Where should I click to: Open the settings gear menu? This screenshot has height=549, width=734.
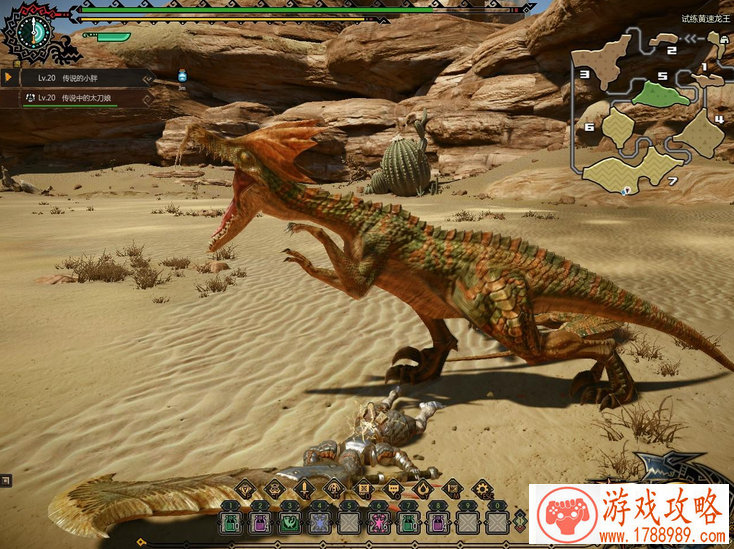(482, 490)
